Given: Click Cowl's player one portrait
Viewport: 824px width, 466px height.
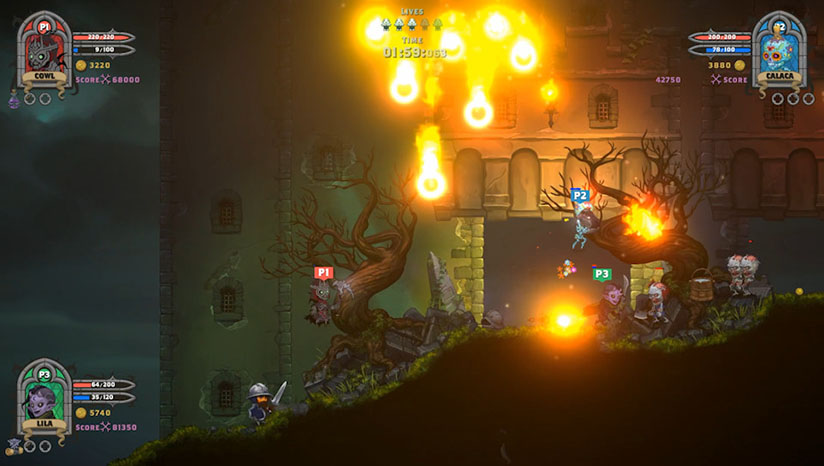Looking at the screenshot, I should point(43,50).
